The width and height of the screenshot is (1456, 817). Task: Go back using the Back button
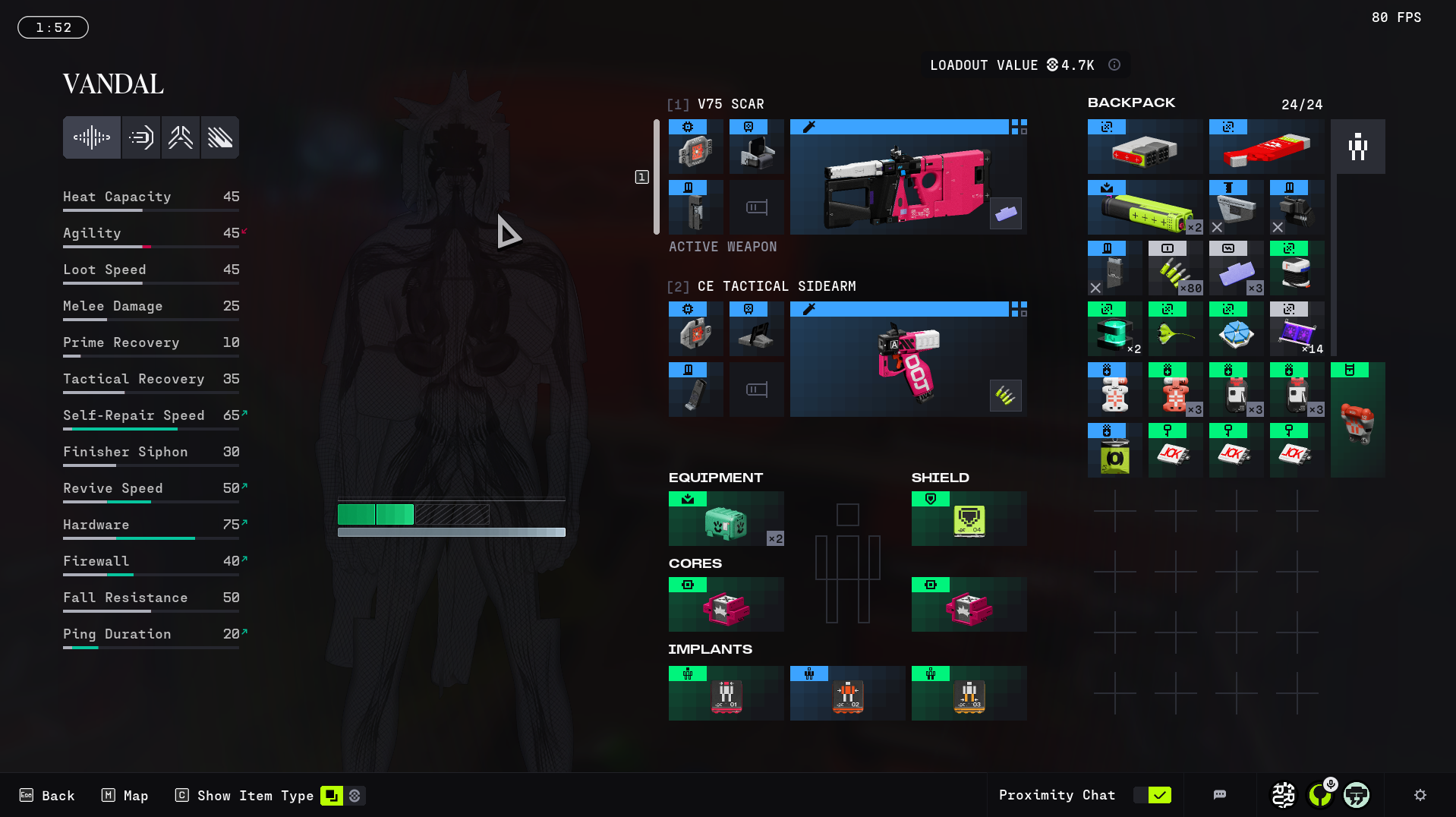tap(47, 796)
